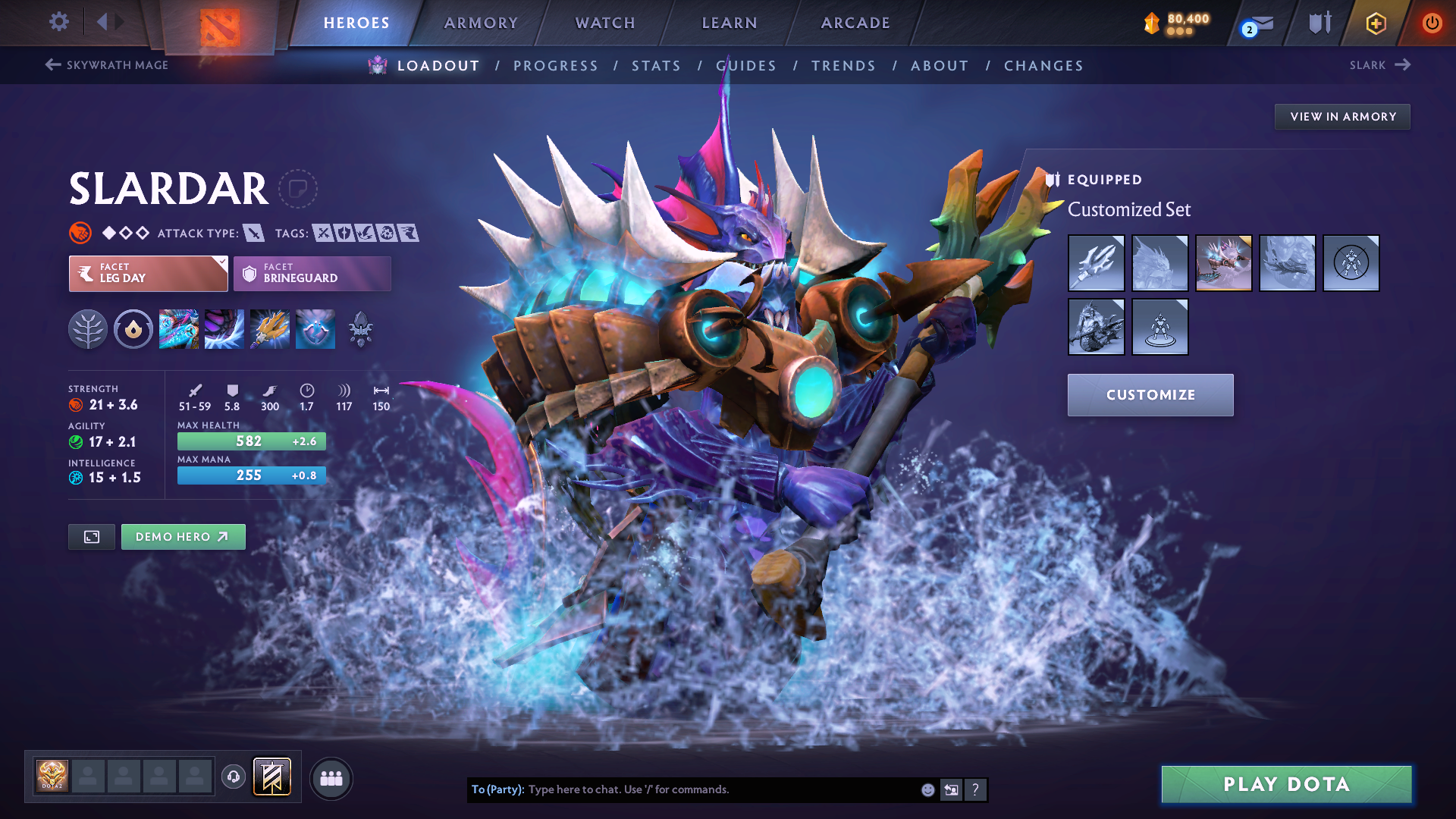This screenshot has width=1456, height=819.
Task: Open the Customize loadout button
Action: pos(1150,395)
